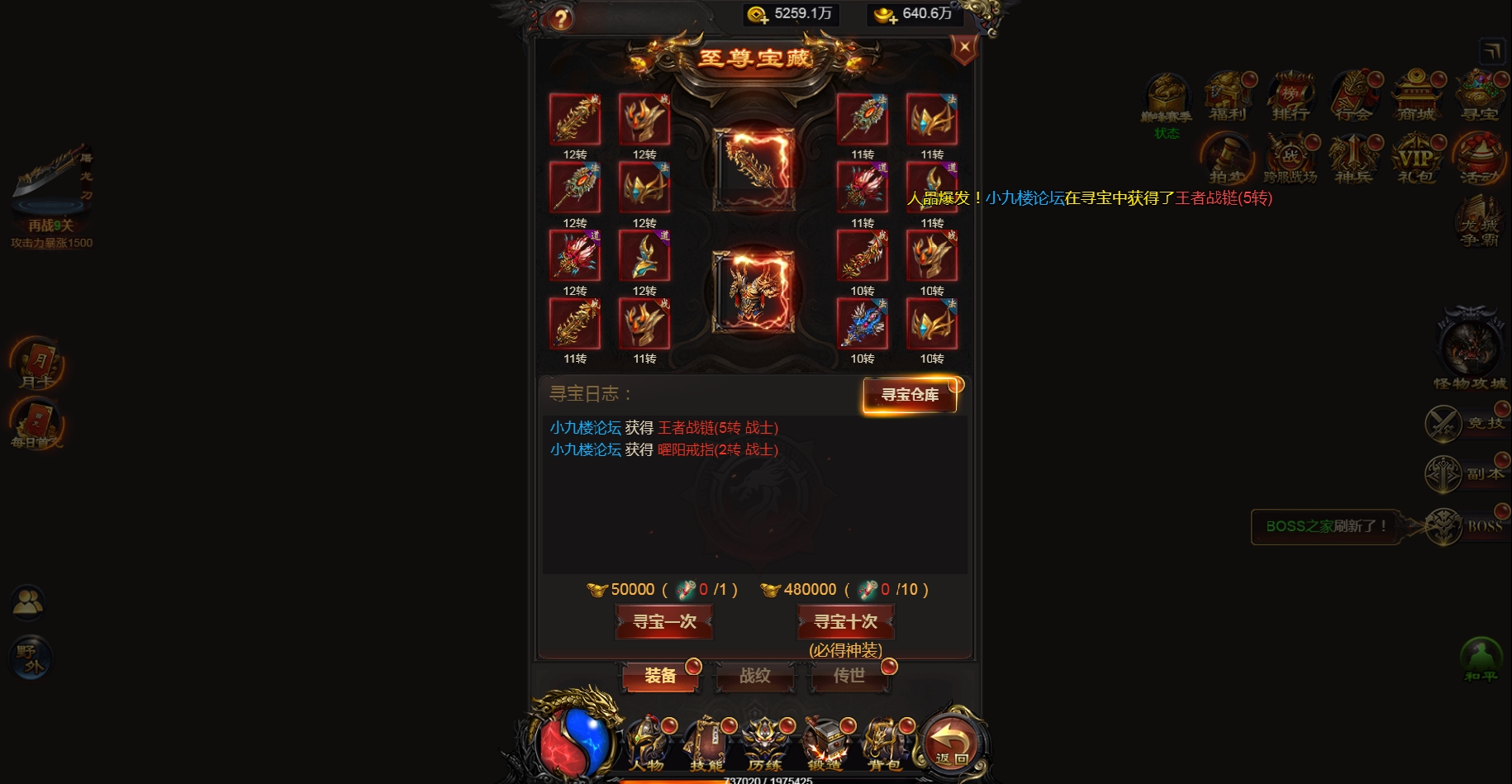
Task: Open the 寻宝仓库 treasure warehouse
Action: 909,396
